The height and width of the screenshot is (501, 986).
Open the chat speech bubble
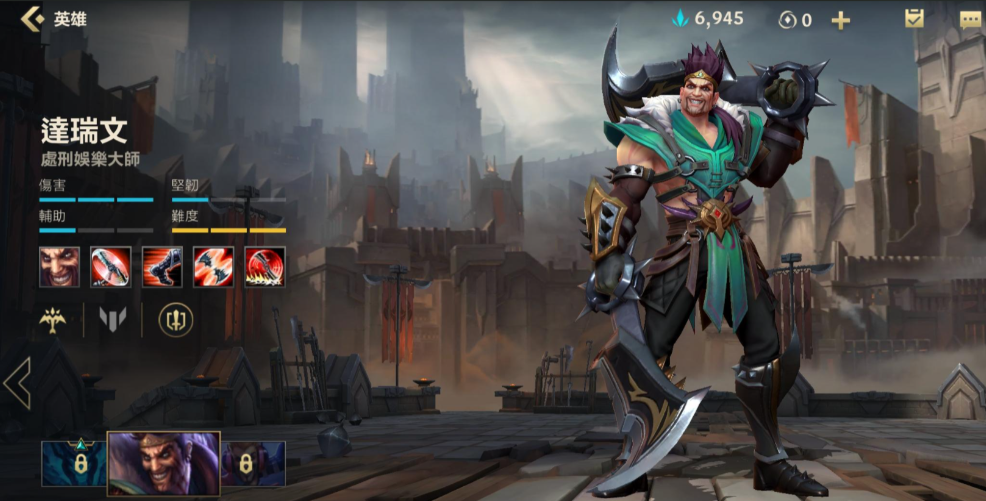tap(970, 19)
